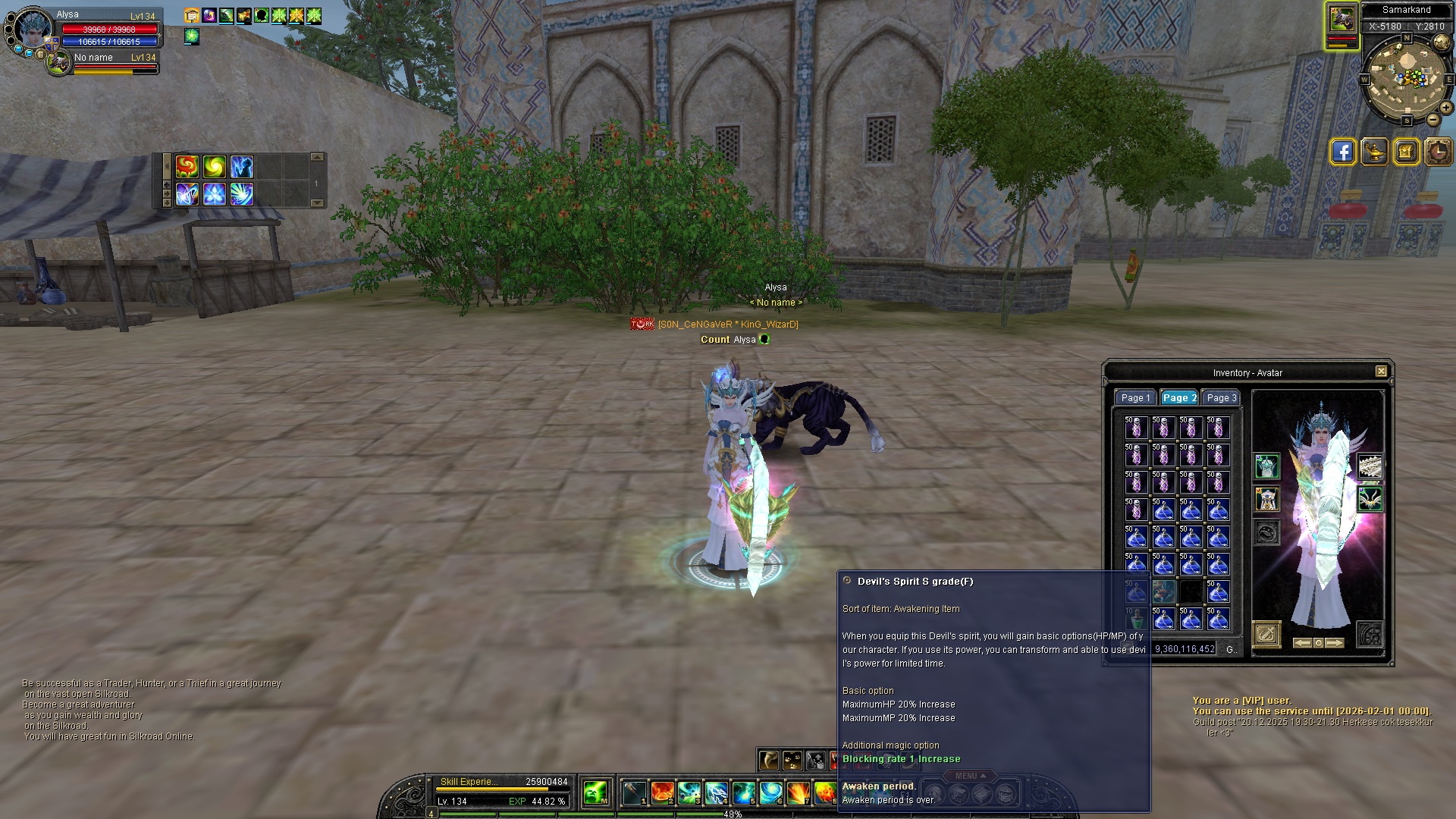Activate the fire skill in hotbar slot 2

point(662,792)
